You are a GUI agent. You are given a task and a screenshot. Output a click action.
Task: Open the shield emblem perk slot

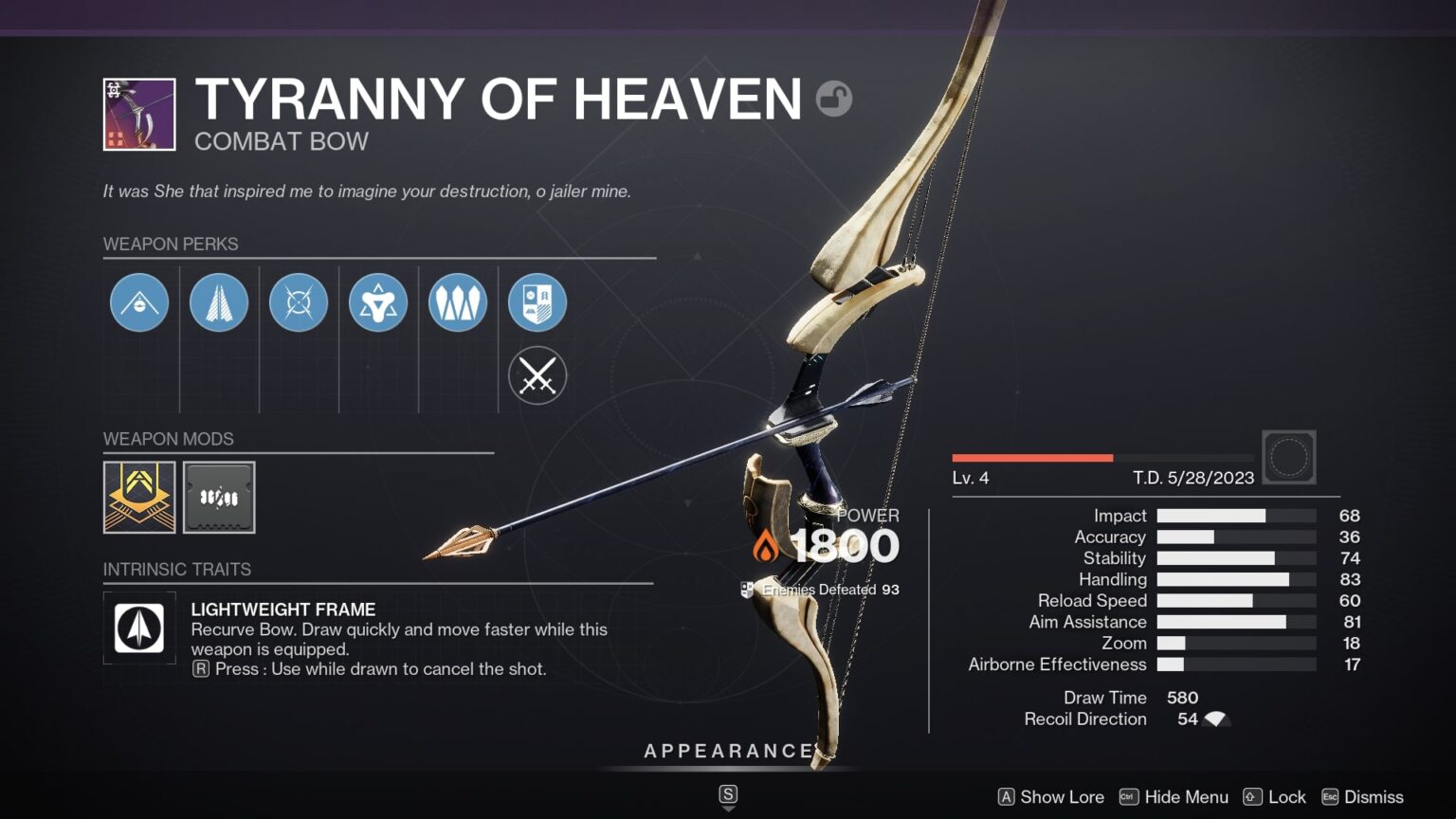[x=537, y=301]
